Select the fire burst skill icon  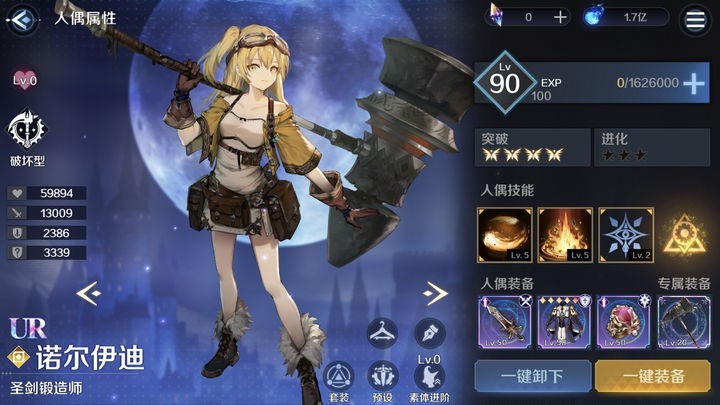click(x=565, y=234)
